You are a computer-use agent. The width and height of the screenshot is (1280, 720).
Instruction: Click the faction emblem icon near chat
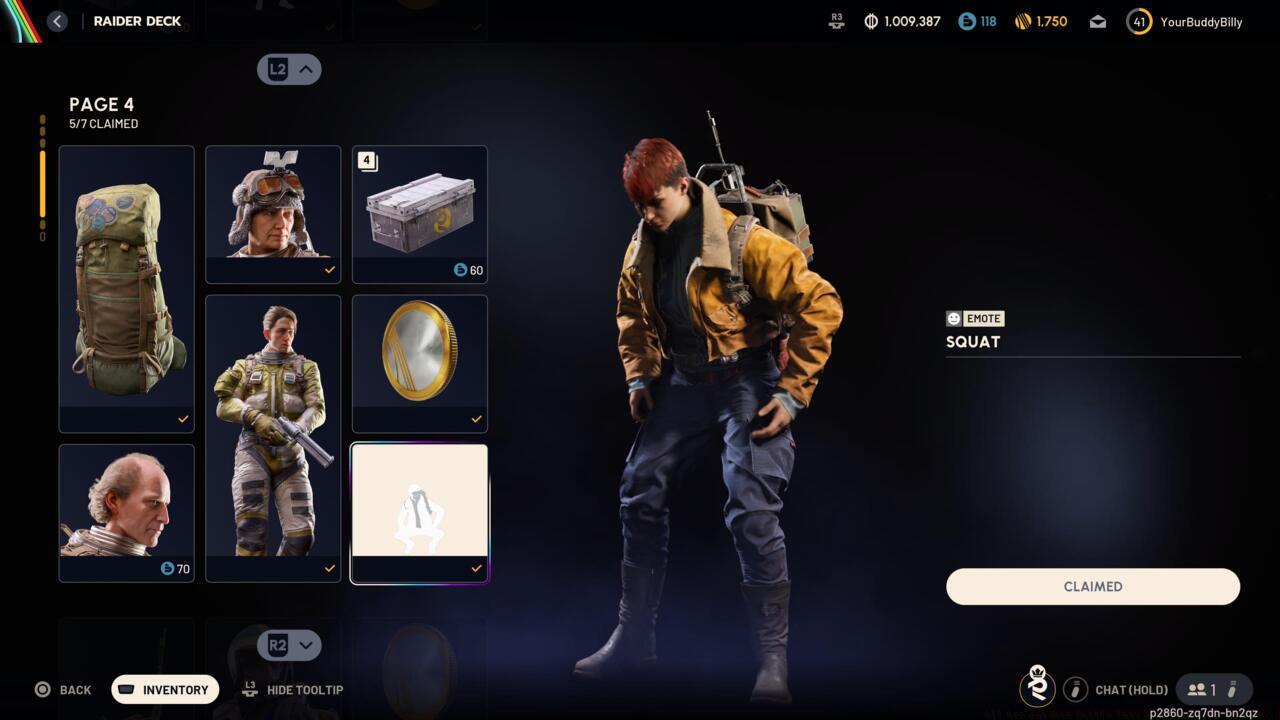1037,688
